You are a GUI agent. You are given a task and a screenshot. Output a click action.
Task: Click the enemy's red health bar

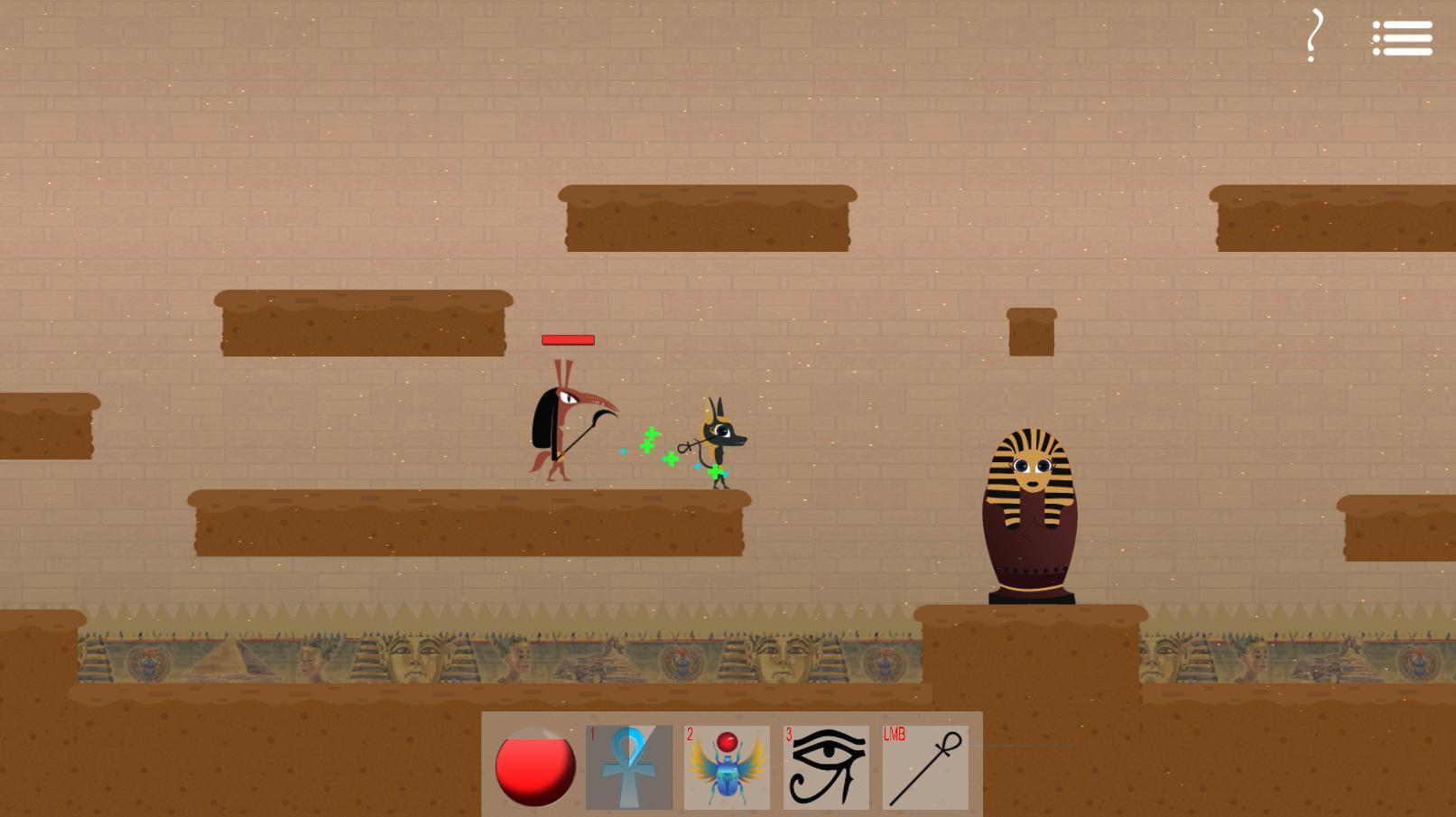point(567,339)
